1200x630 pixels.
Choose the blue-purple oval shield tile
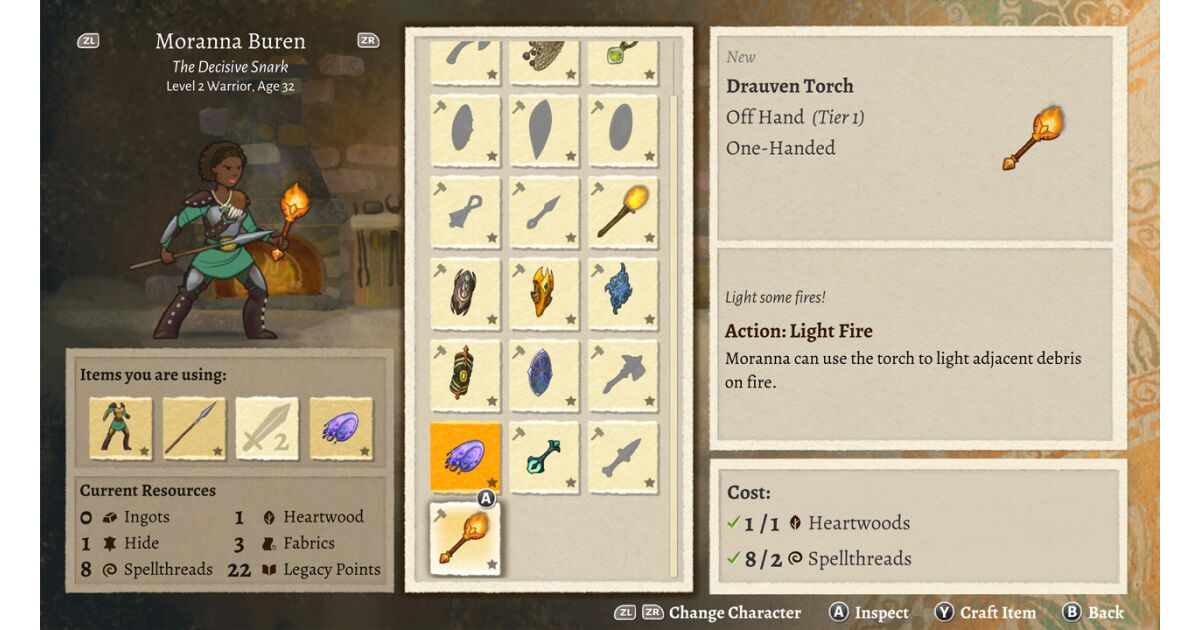point(544,375)
